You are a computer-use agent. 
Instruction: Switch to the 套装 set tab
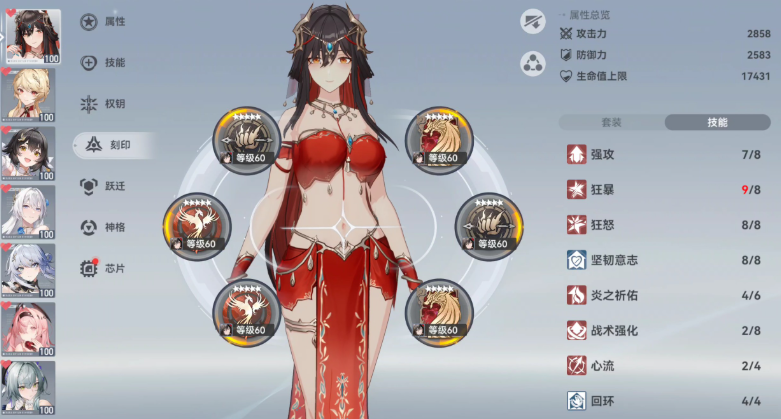tap(610, 122)
